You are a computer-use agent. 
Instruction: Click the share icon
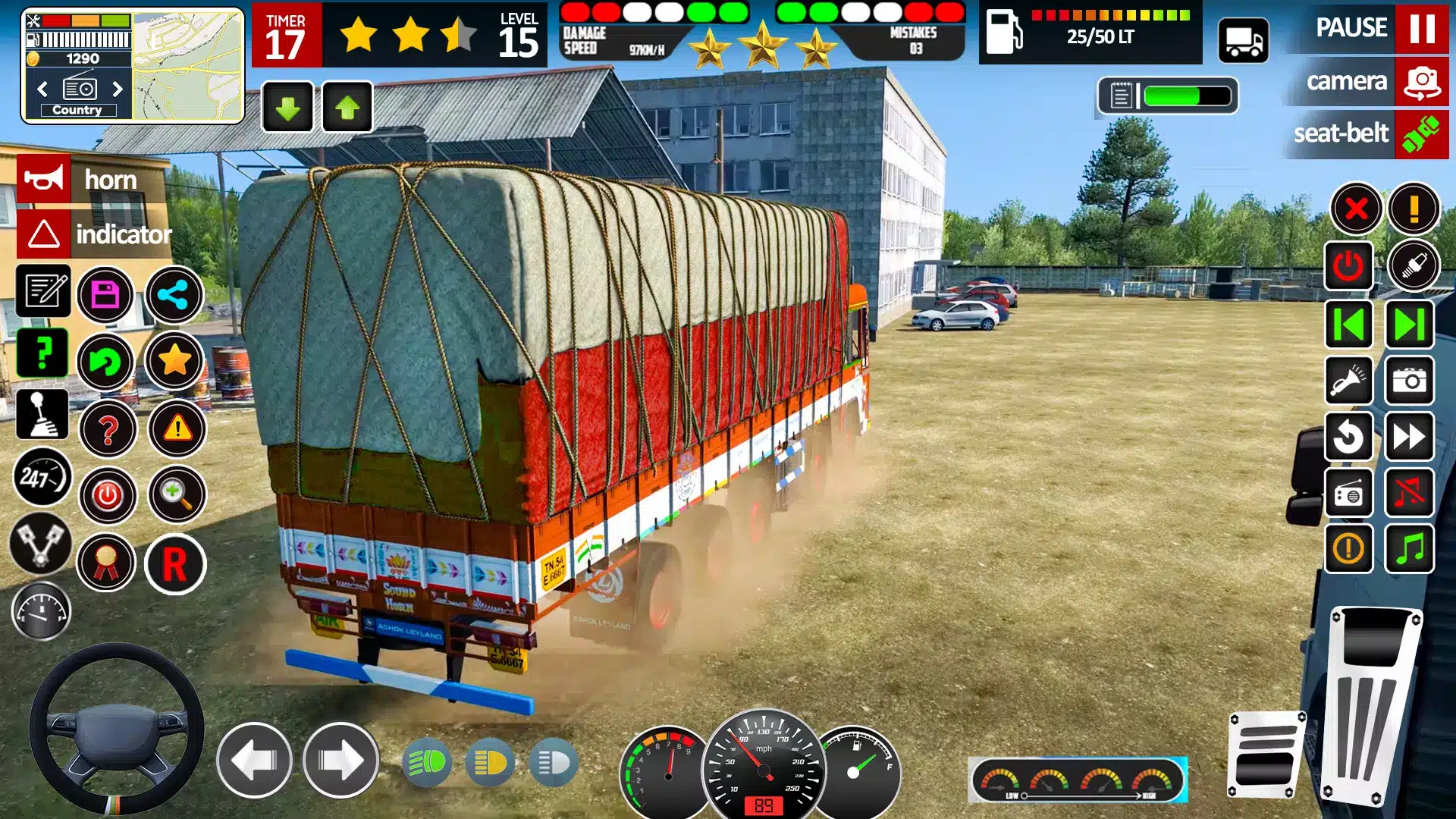(x=174, y=294)
